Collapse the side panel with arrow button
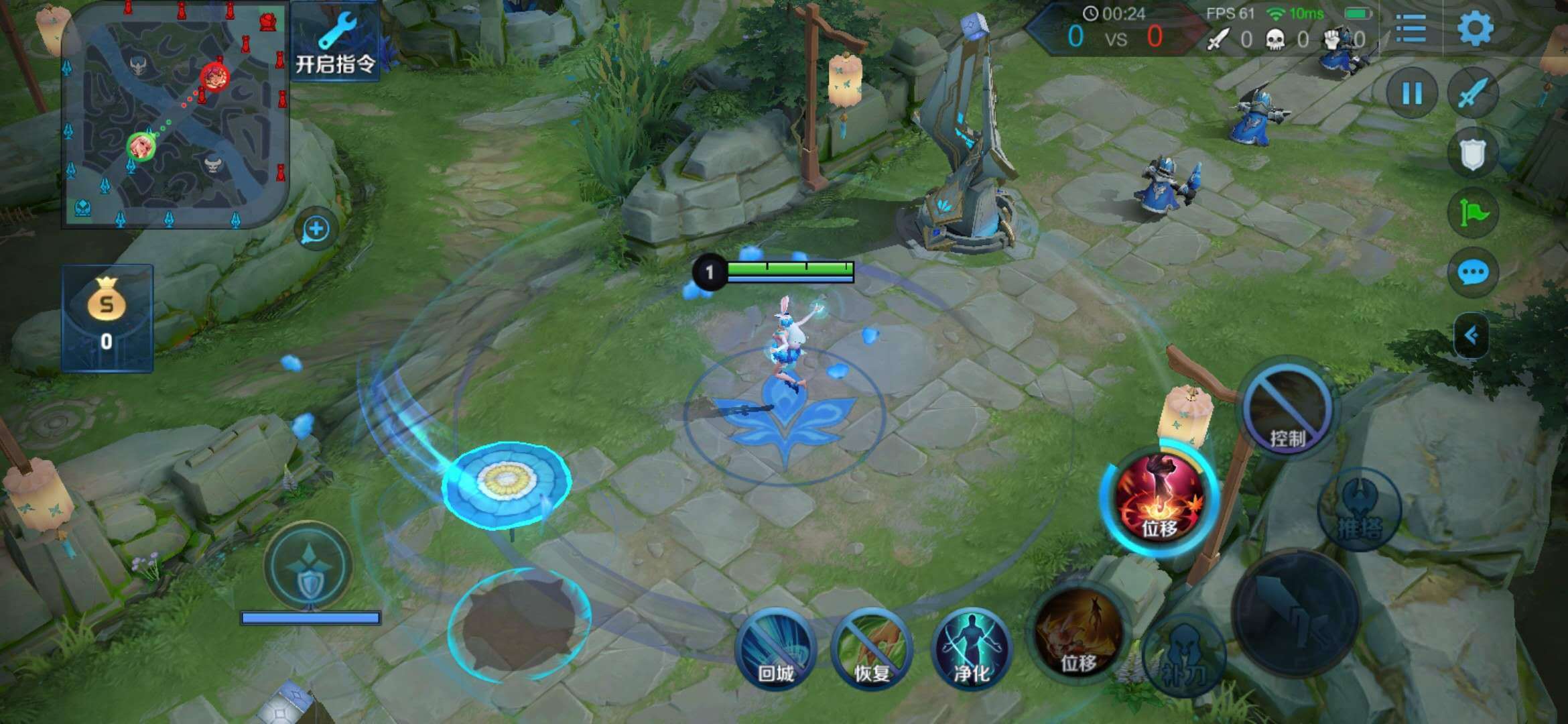The image size is (1568, 724). [x=1471, y=335]
